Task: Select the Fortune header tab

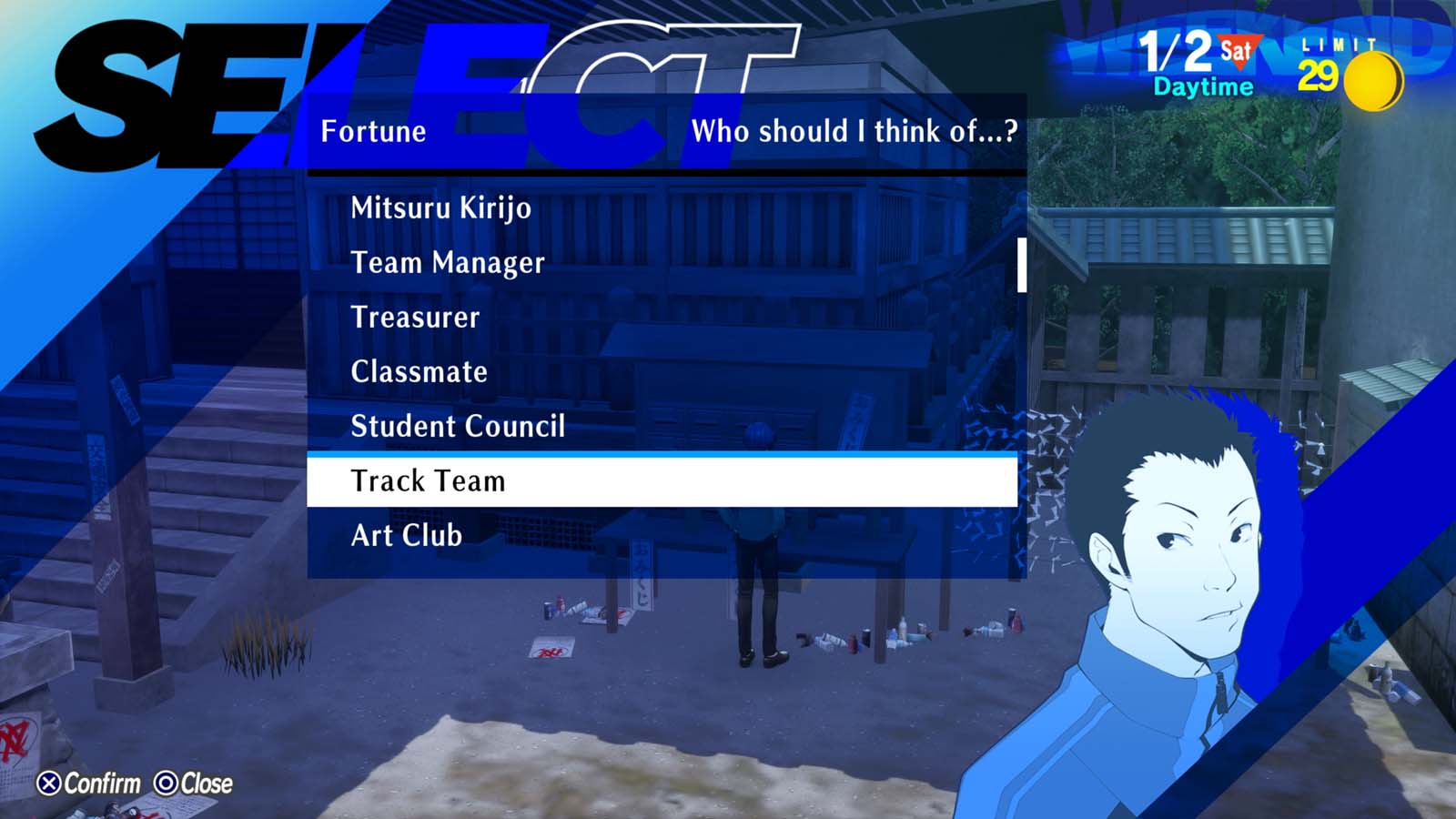Action: pyautogui.click(x=373, y=131)
